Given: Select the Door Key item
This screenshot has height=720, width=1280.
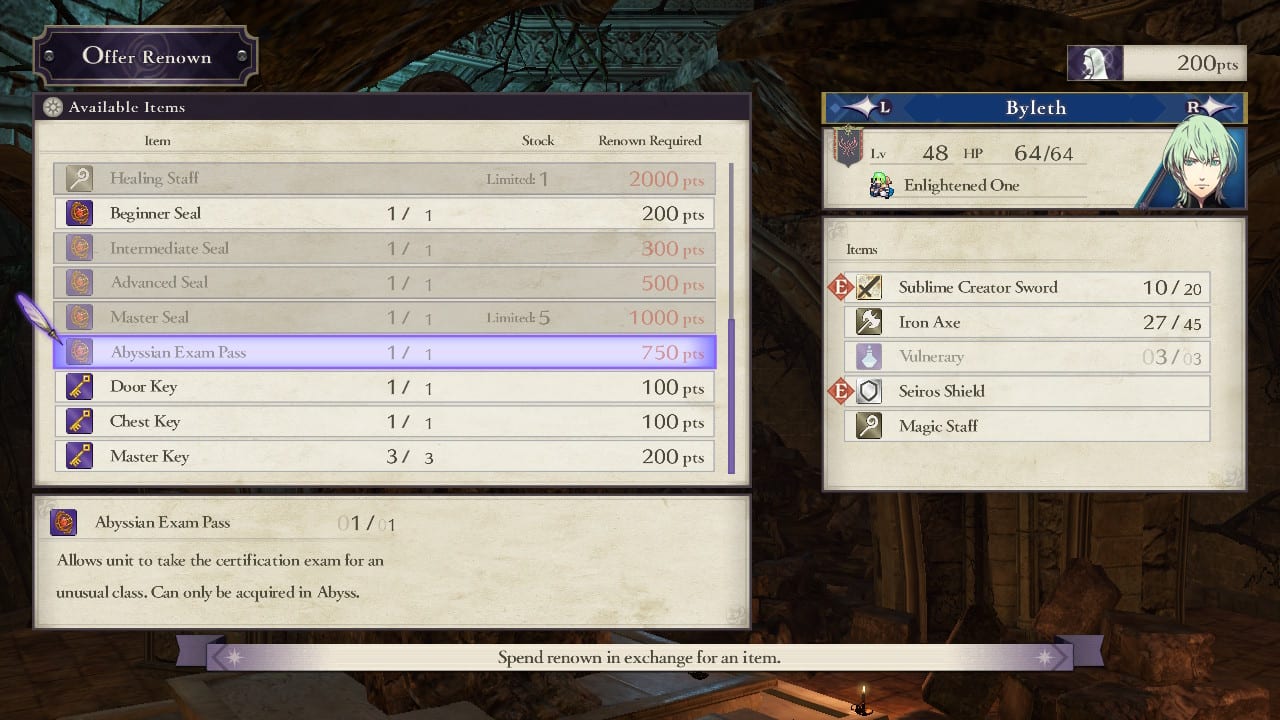Looking at the screenshot, I should pos(384,388).
